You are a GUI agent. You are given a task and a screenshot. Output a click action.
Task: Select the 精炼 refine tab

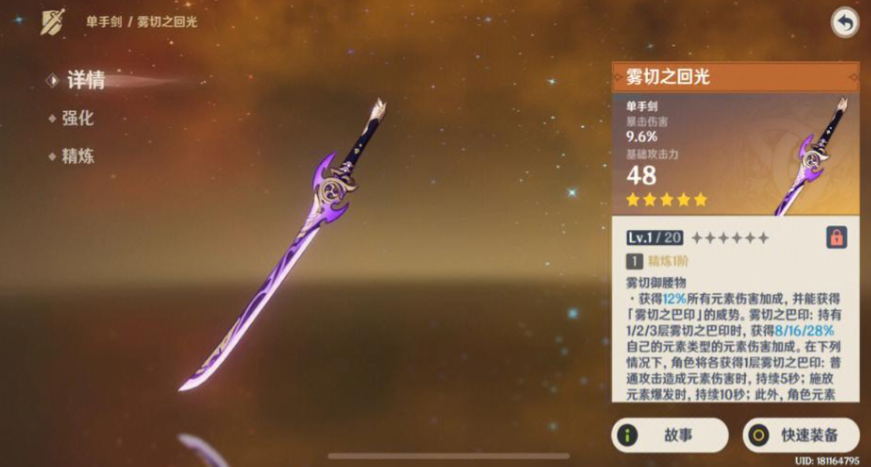77,156
